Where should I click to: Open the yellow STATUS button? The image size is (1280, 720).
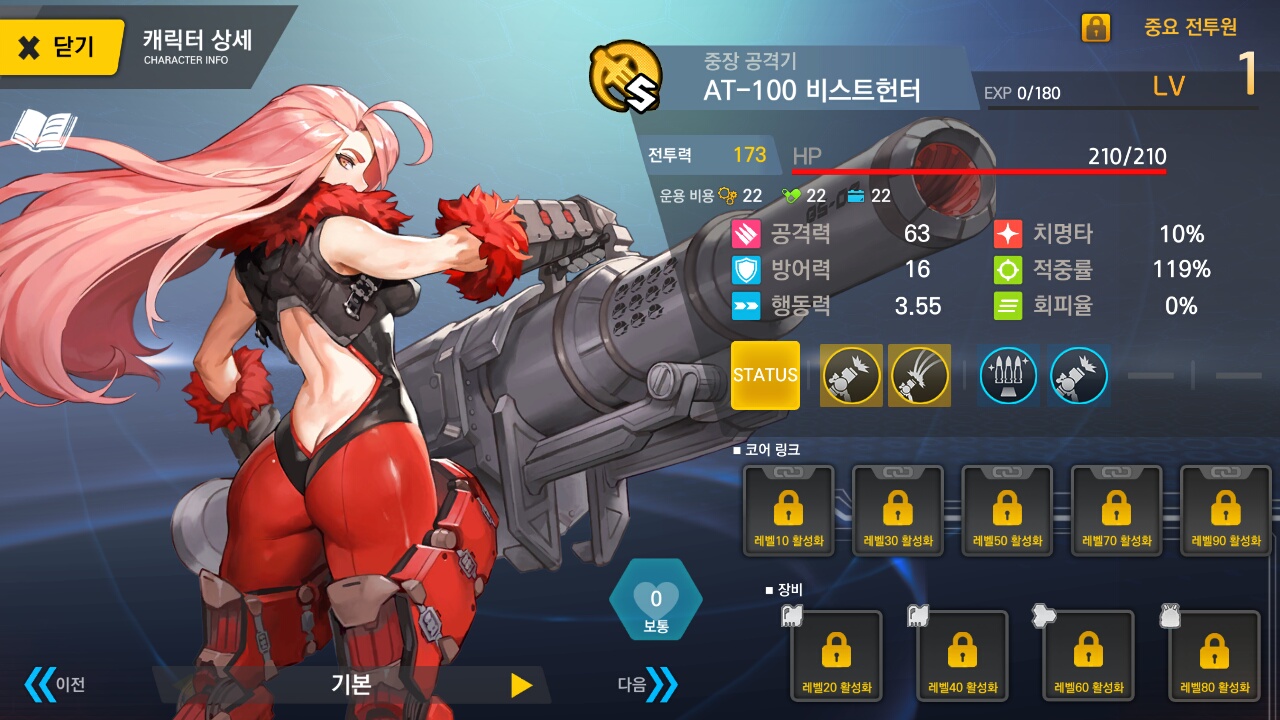click(765, 375)
